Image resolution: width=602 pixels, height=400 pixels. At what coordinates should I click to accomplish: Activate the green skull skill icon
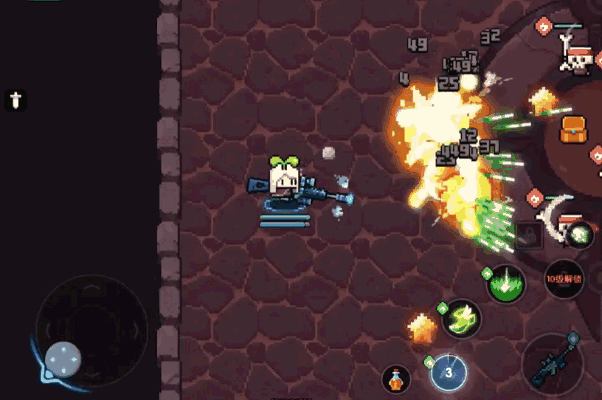[579, 236]
